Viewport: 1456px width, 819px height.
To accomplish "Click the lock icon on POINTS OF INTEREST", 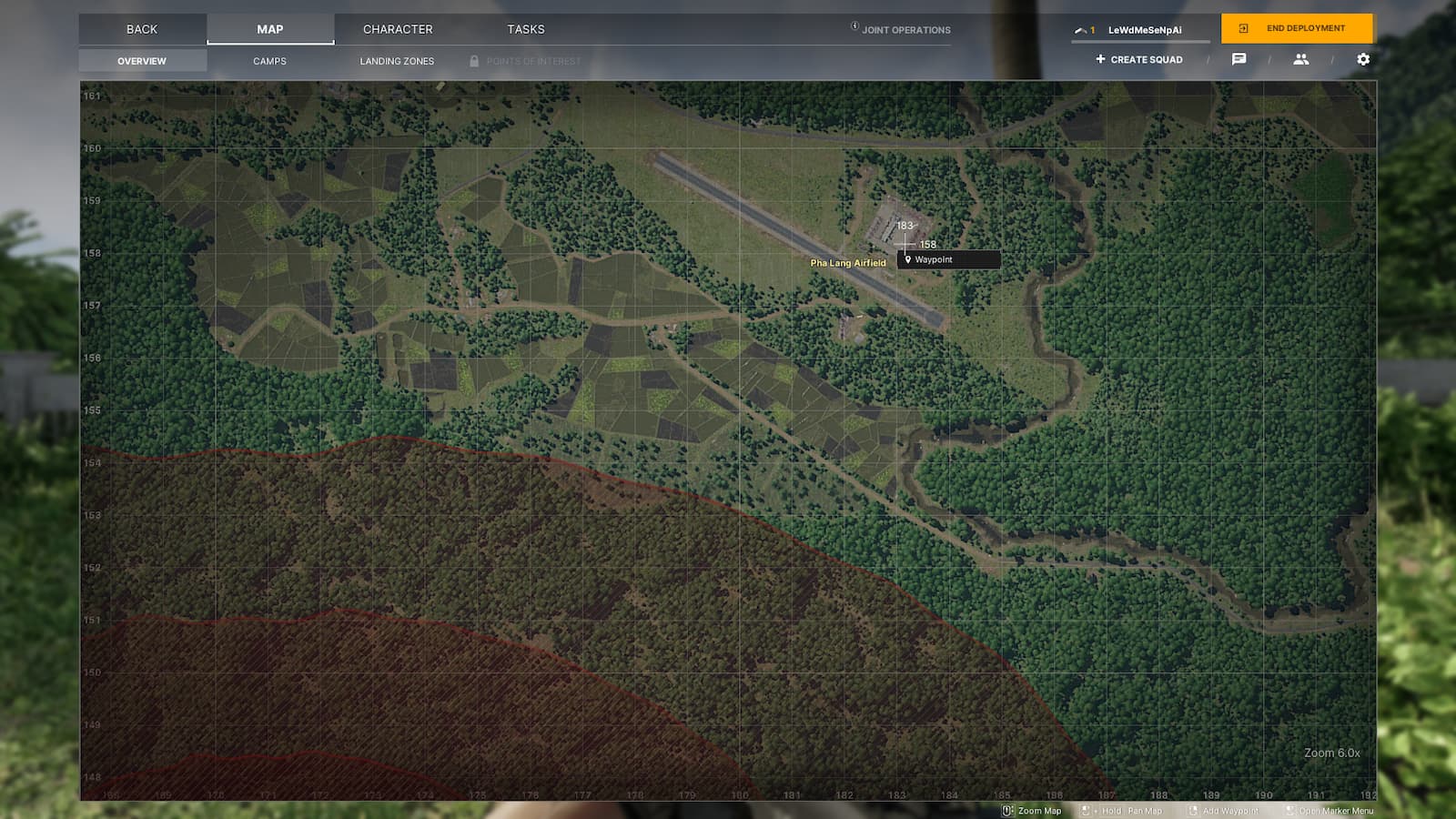I will point(474,61).
